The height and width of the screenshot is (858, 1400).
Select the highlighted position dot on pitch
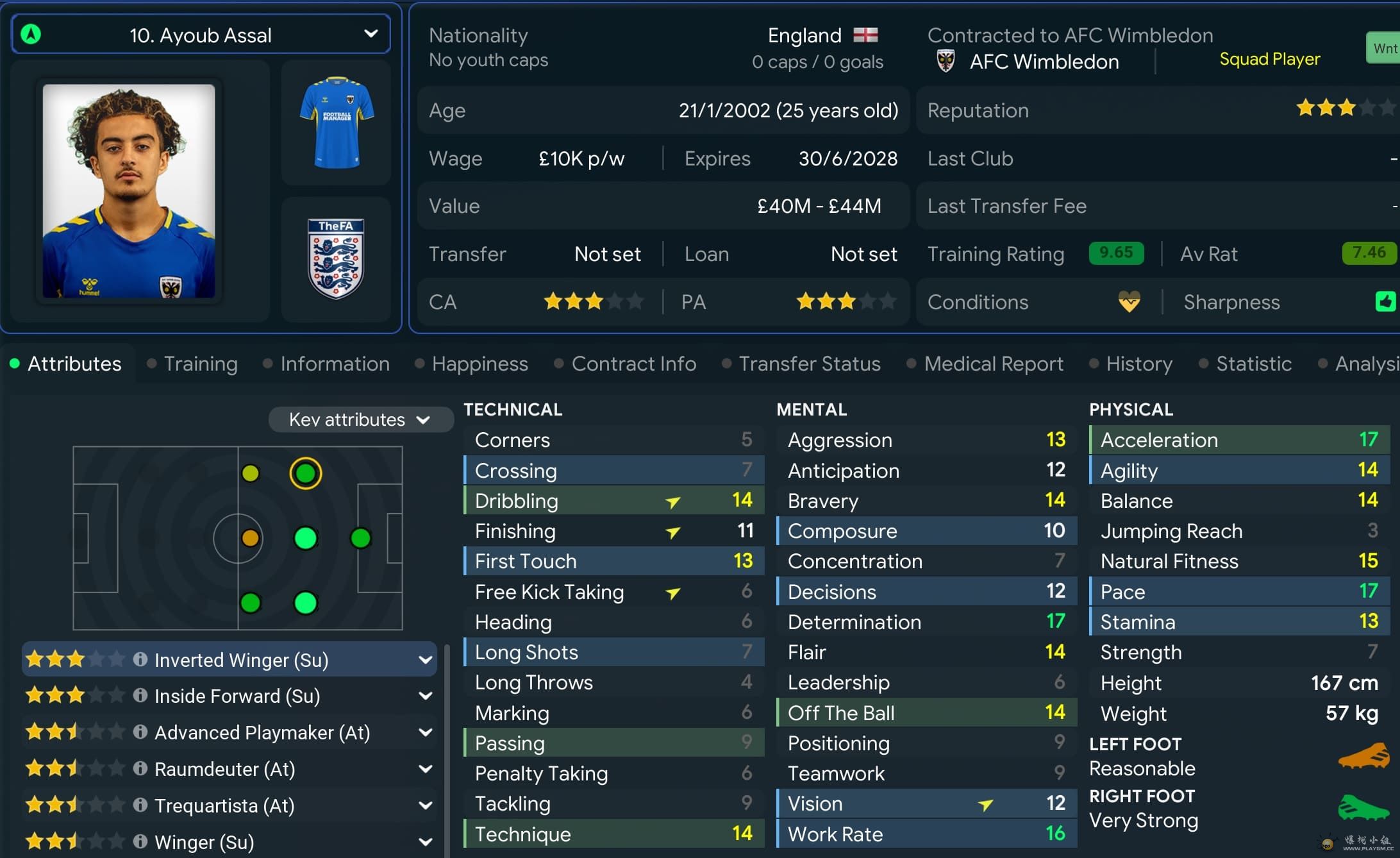[x=306, y=473]
